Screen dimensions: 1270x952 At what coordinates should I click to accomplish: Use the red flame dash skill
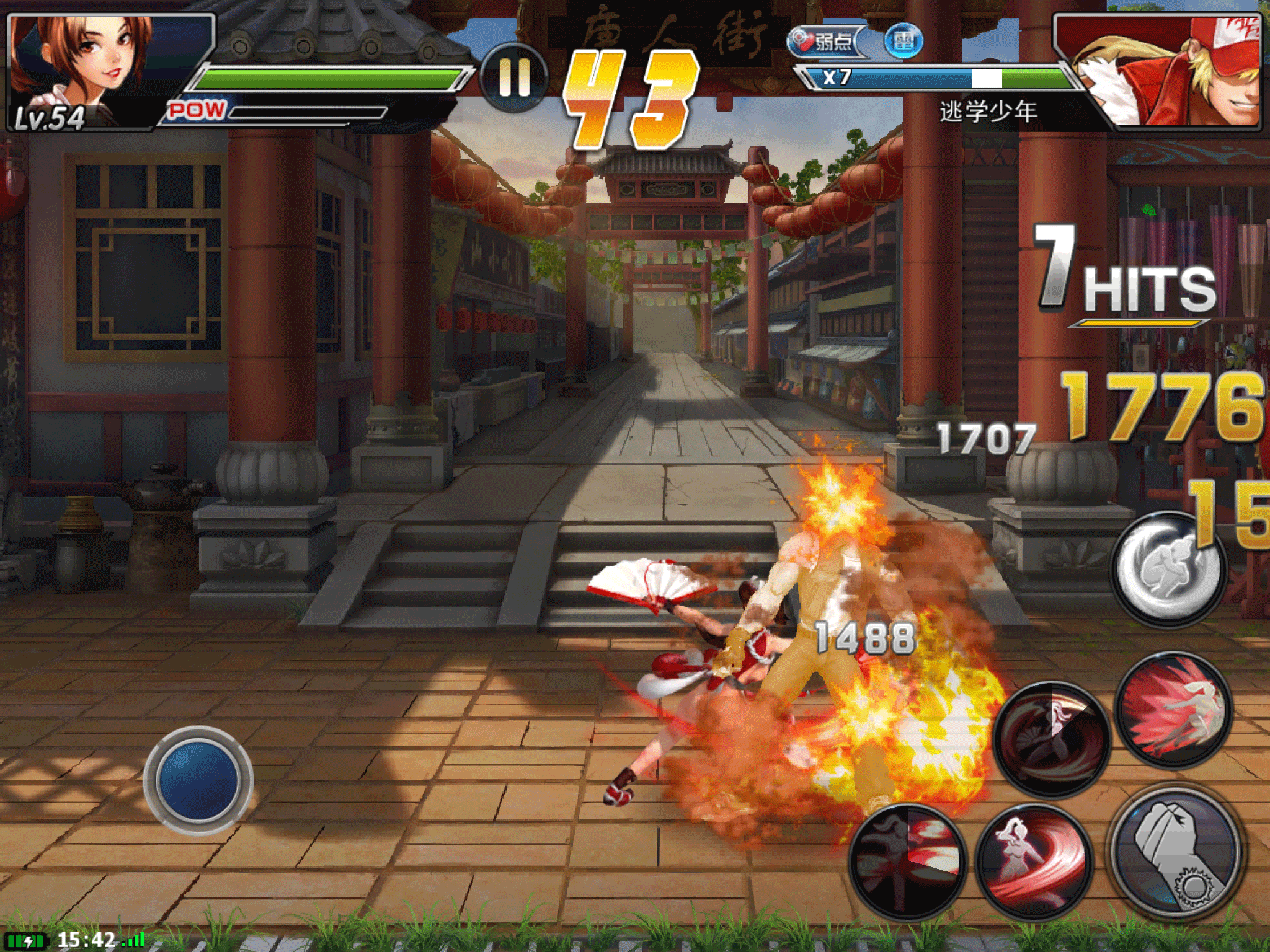1174,711
